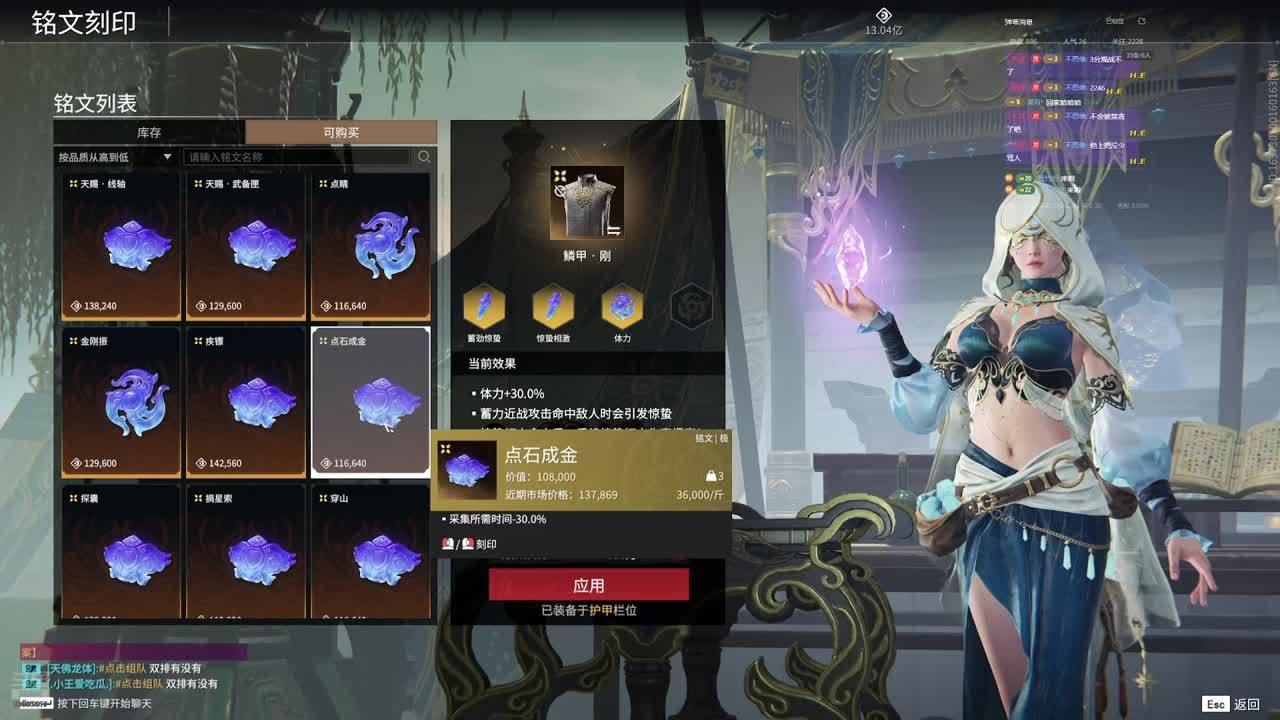Click the 鳞甲·刚 armor equipment icon
Screen dimensions: 1280x720
click(587, 203)
